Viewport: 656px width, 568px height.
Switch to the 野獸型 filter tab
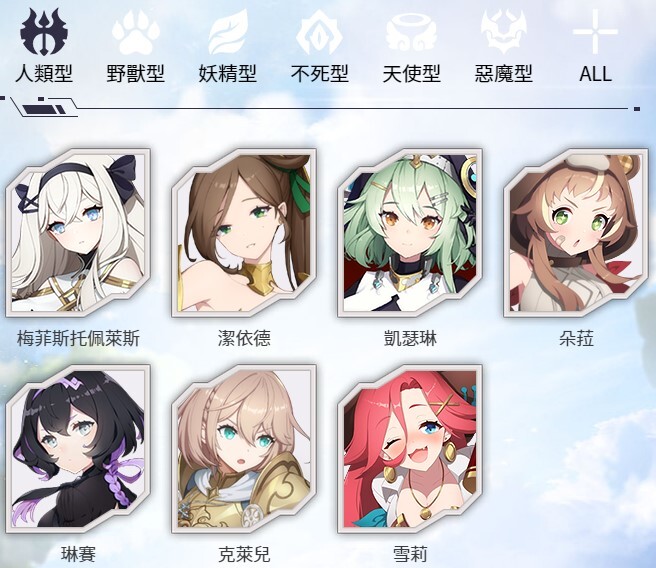coord(135,45)
